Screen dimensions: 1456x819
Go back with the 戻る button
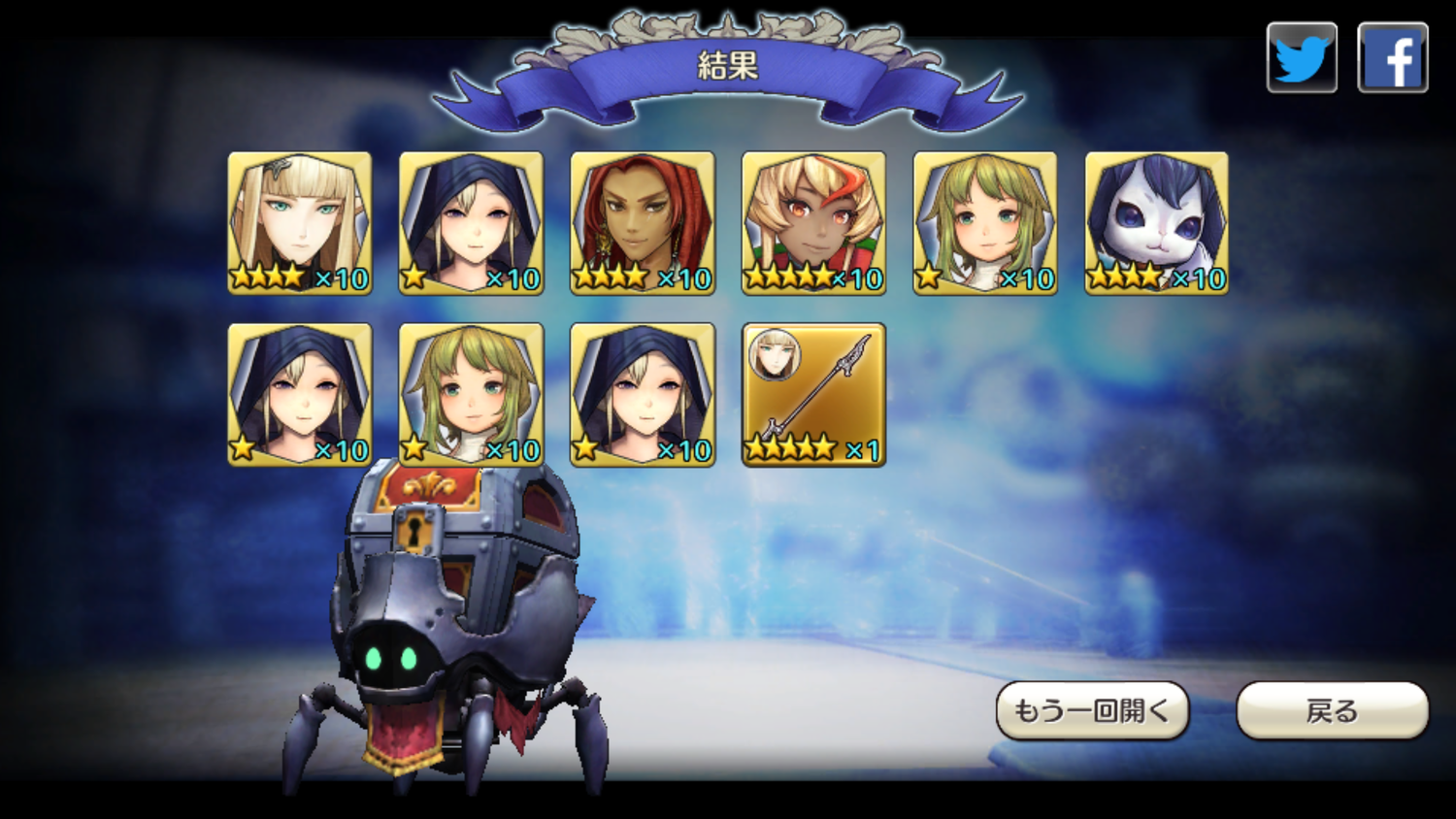point(1332,710)
